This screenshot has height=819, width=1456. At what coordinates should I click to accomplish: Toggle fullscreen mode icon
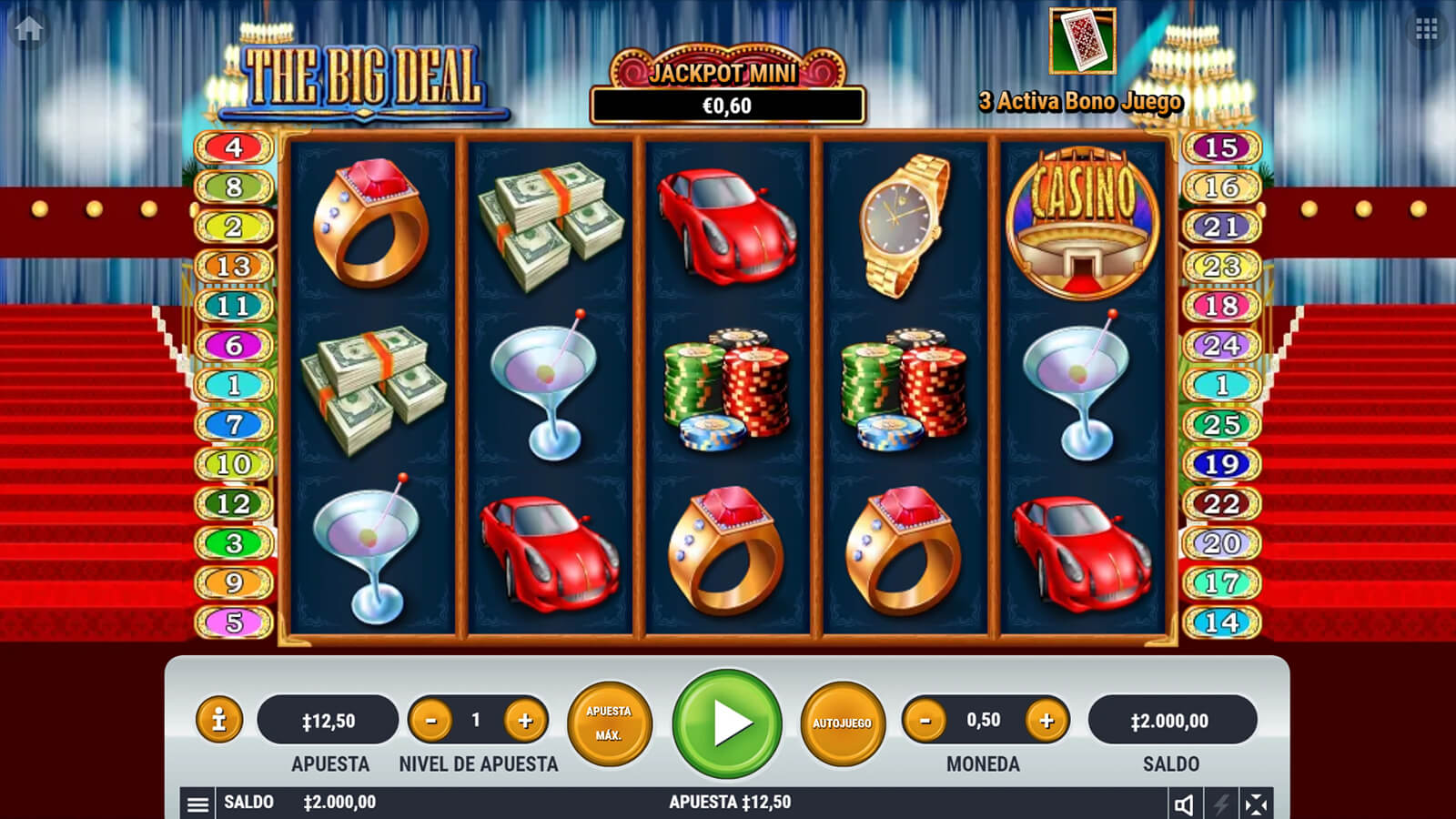point(1256,804)
